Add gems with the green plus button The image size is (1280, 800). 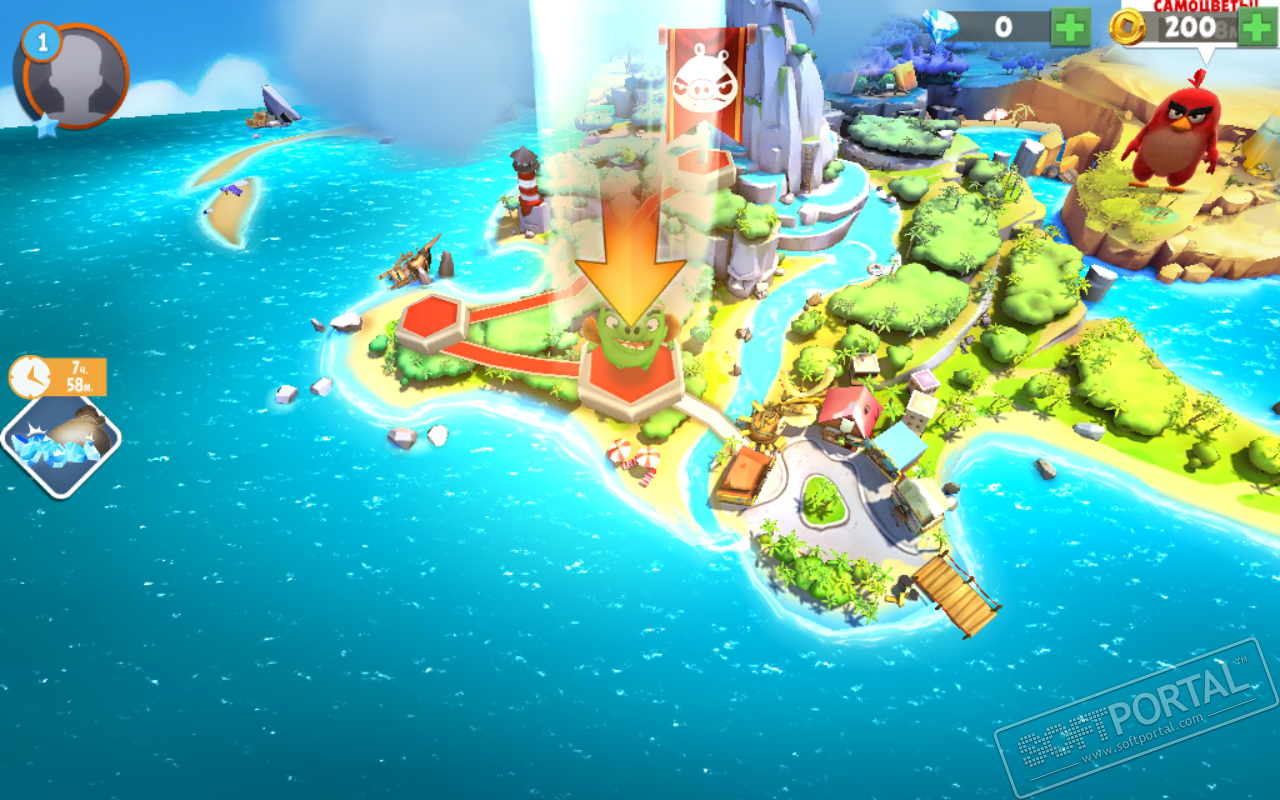pyautogui.click(x=1070, y=27)
